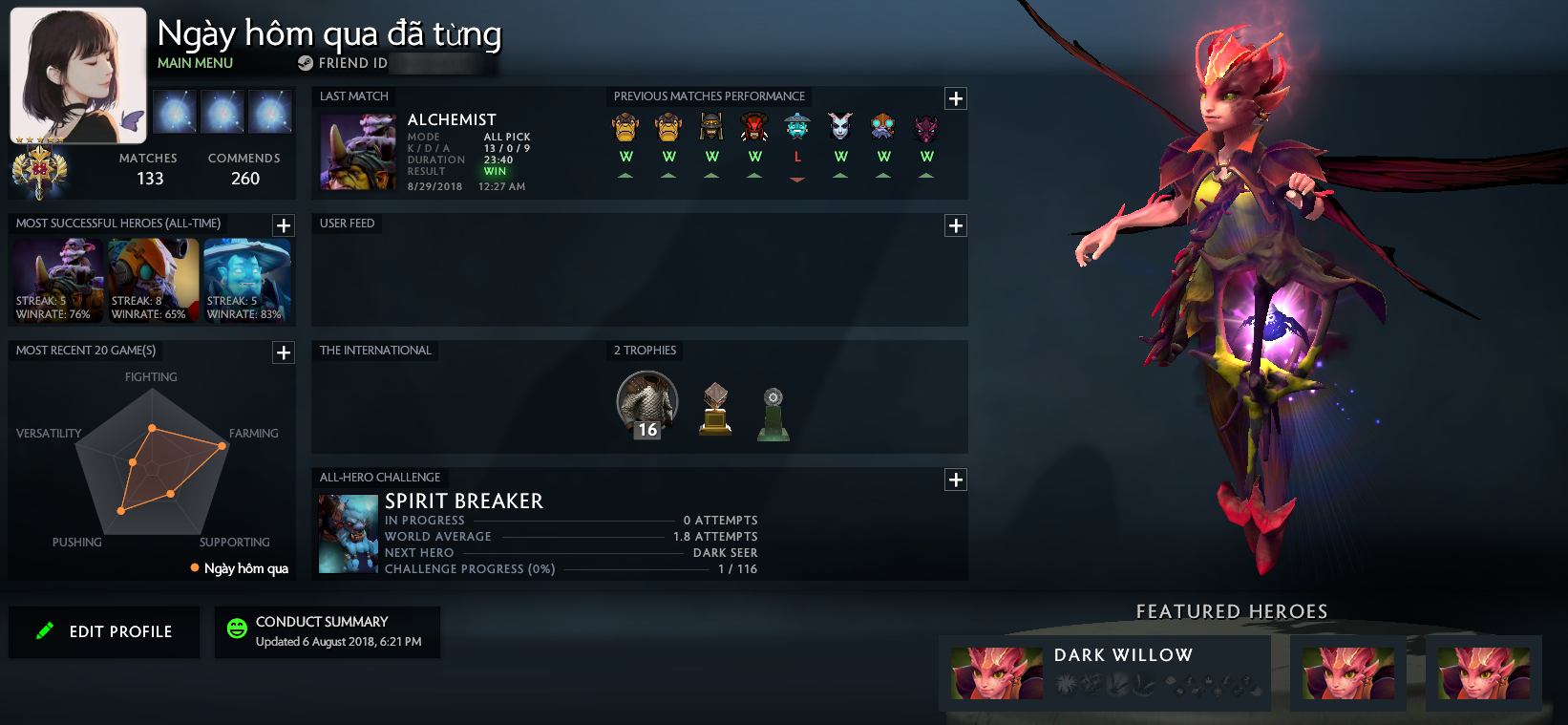Select the first Dark Willow ability icon
Image resolution: width=1568 pixels, height=725 pixels.
[x=1067, y=685]
